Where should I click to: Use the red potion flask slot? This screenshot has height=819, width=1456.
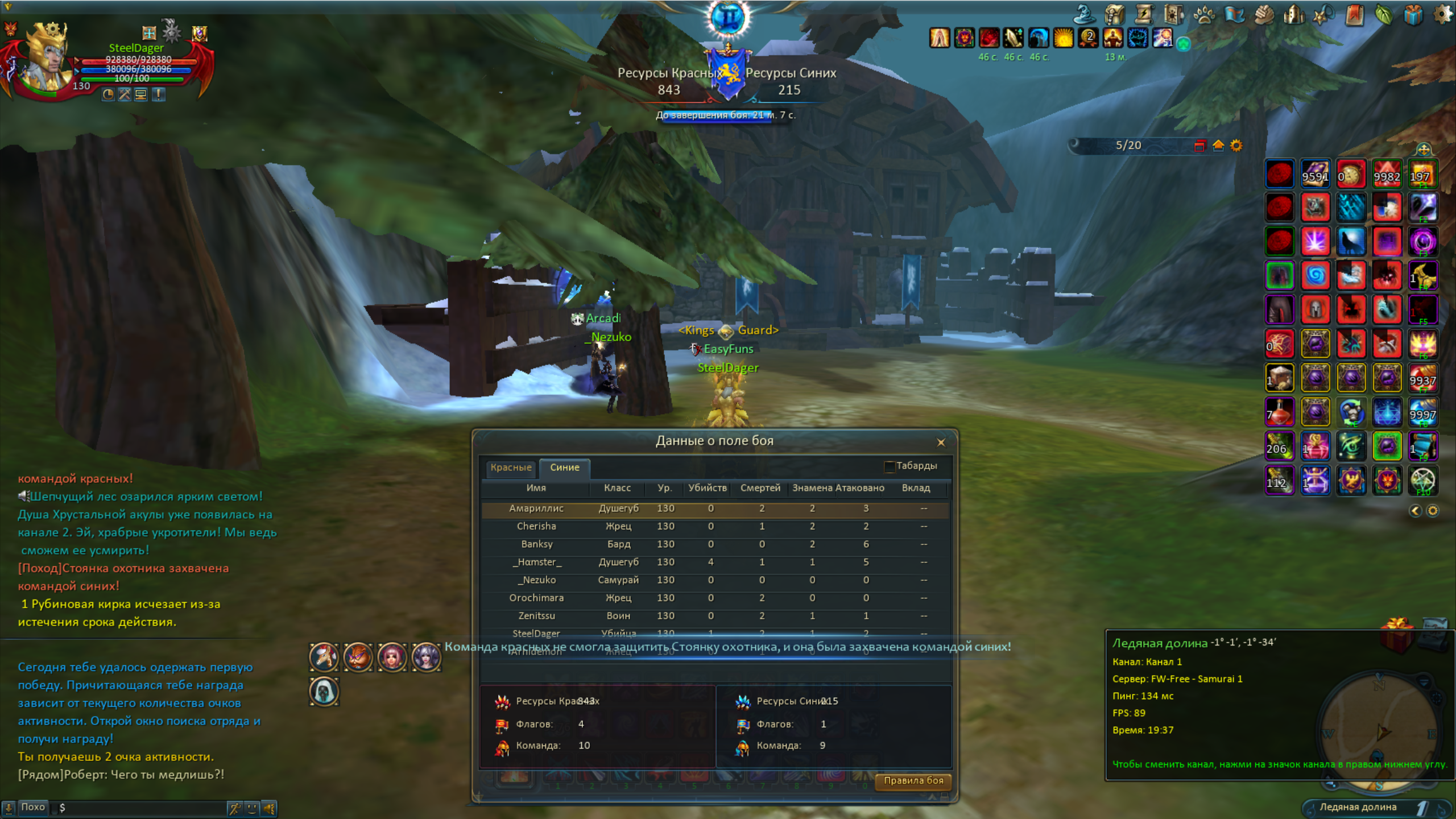1279,412
